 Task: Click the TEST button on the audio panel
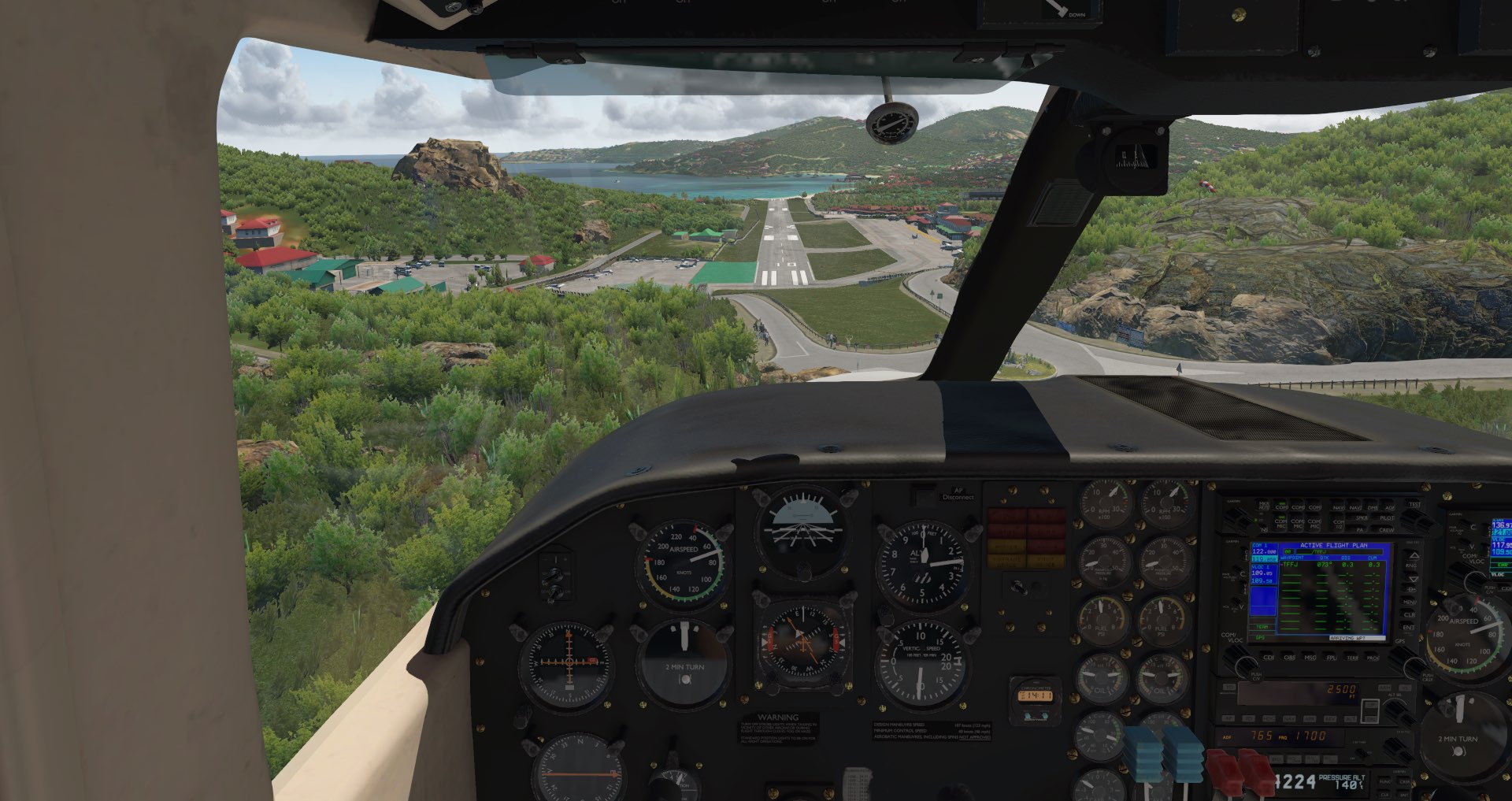(1415, 505)
